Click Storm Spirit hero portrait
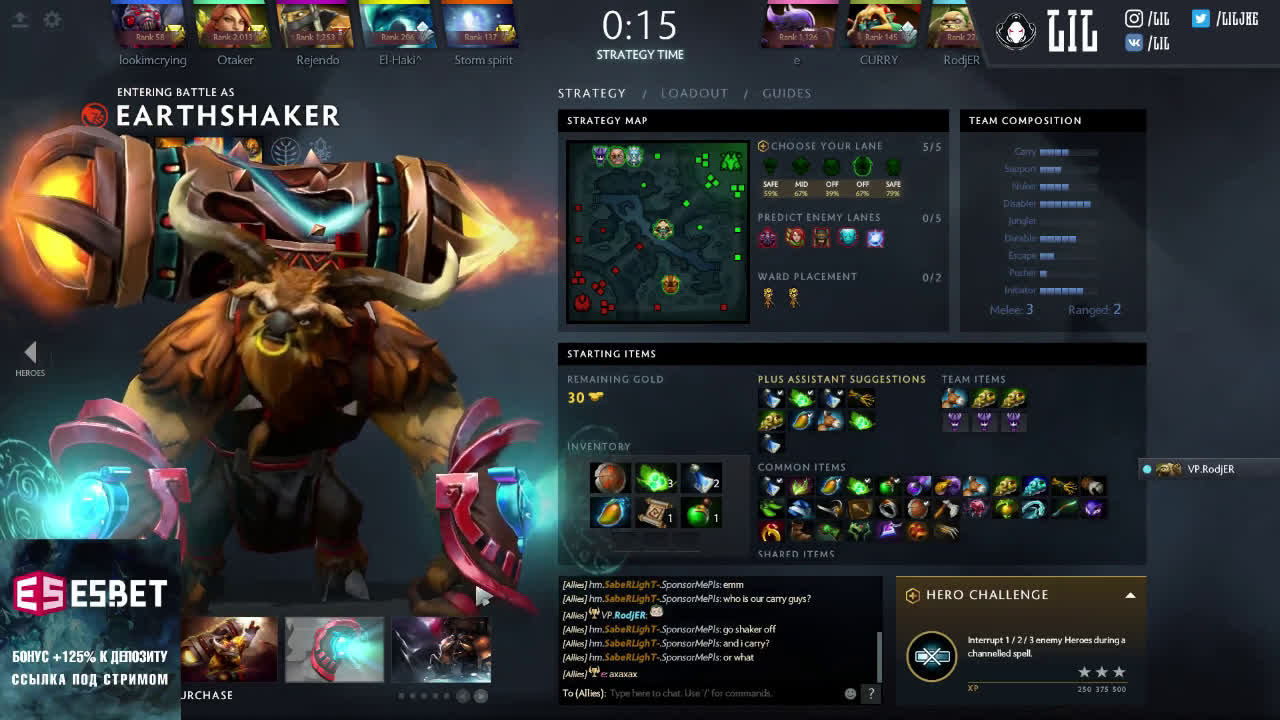 pos(481,25)
